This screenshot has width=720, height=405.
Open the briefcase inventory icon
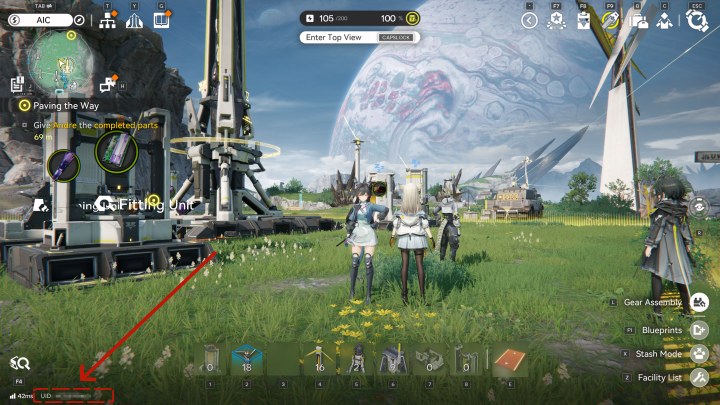pyautogui.click(x=638, y=20)
